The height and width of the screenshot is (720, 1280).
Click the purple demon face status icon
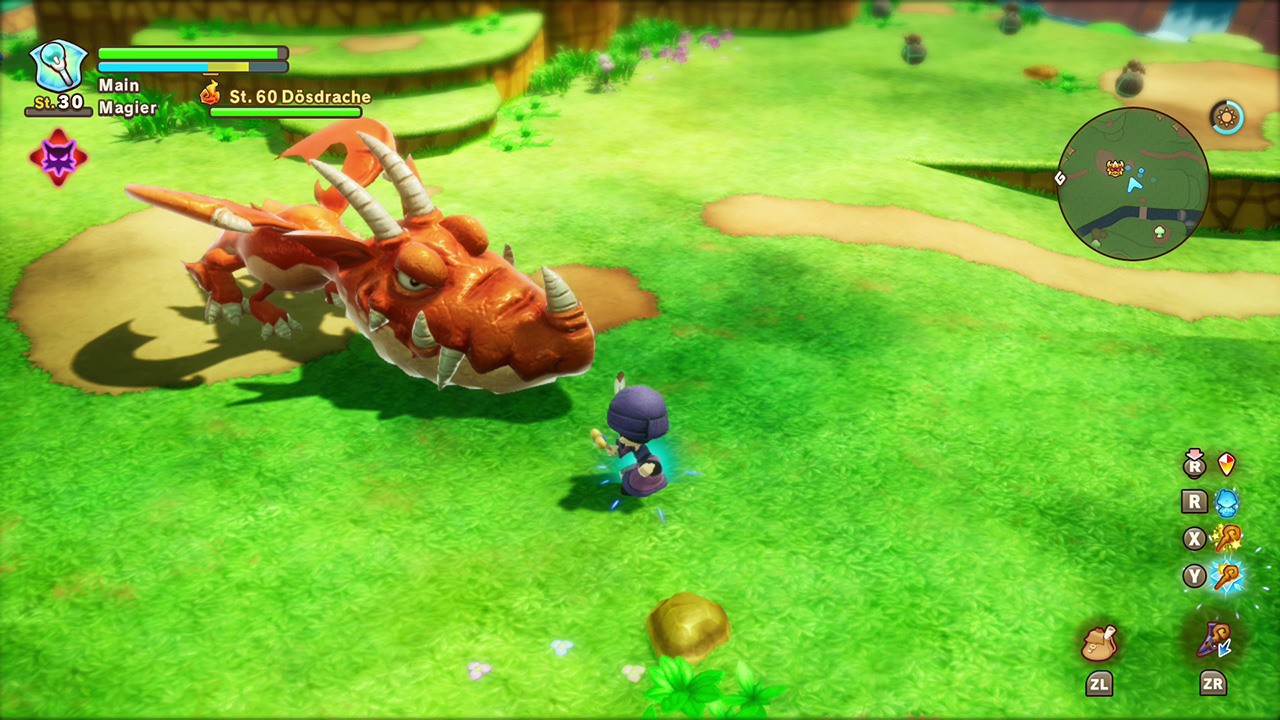pyautogui.click(x=58, y=157)
